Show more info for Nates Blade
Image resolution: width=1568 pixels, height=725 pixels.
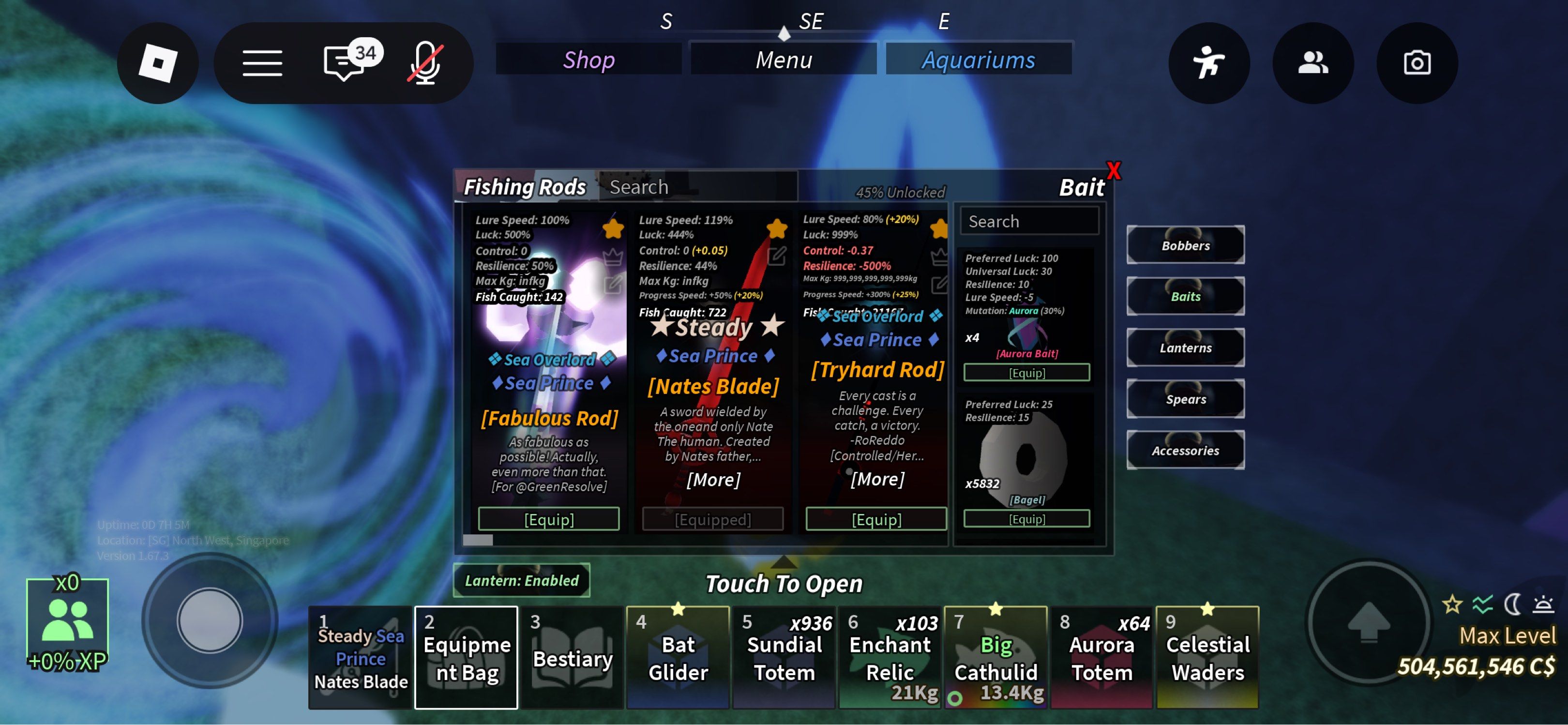coord(713,480)
